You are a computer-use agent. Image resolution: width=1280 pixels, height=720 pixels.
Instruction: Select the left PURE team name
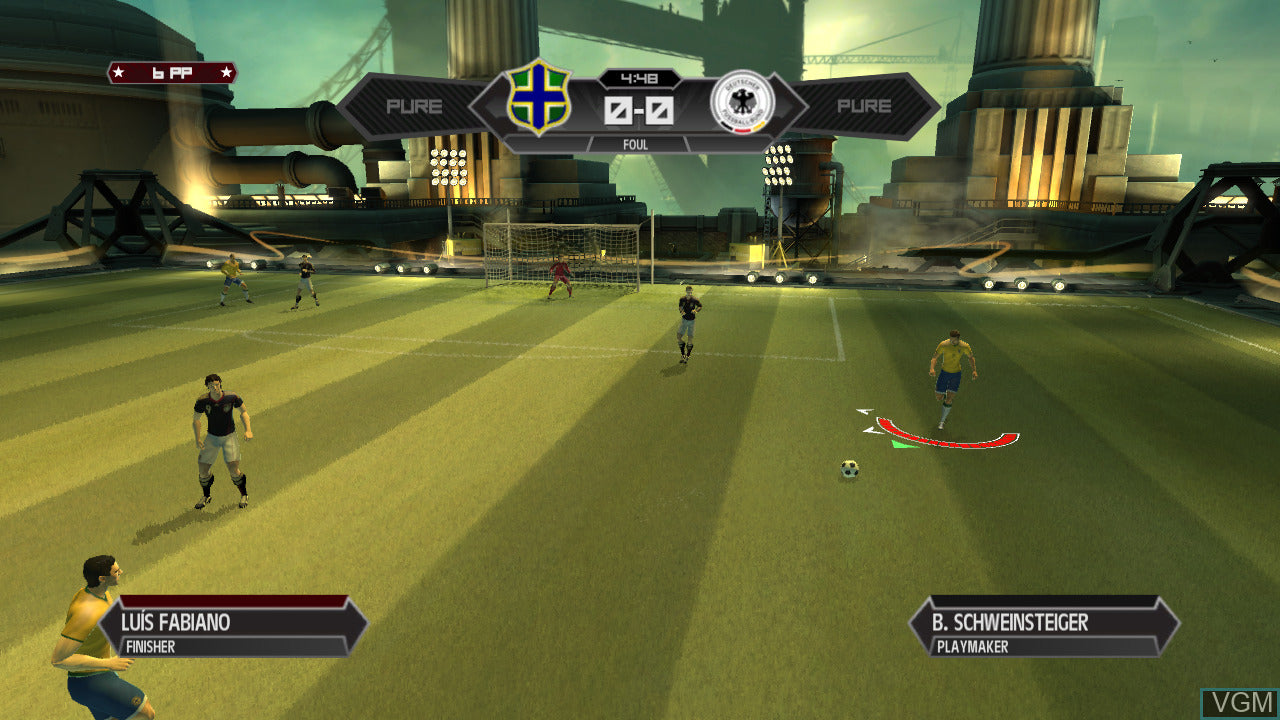pos(417,105)
